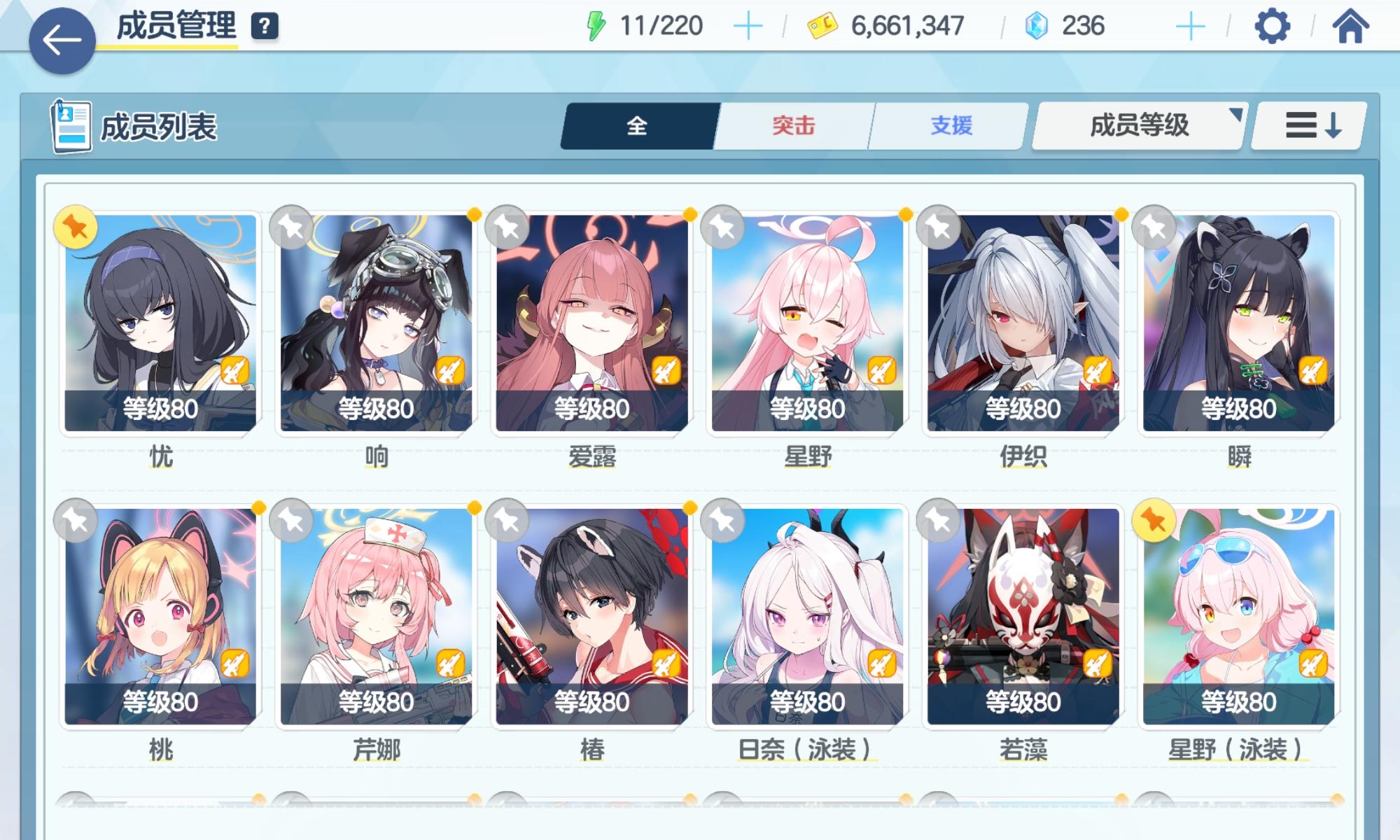The width and height of the screenshot is (1400, 840).
Task: Toggle the yellow pin on 忧's card
Action: click(x=75, y=225)
